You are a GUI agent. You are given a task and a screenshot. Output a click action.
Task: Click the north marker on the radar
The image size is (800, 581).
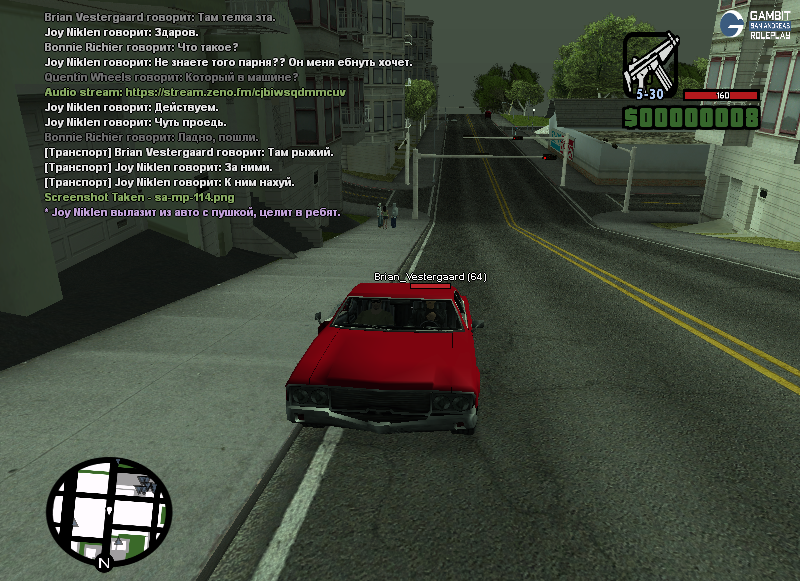(103, 564)
